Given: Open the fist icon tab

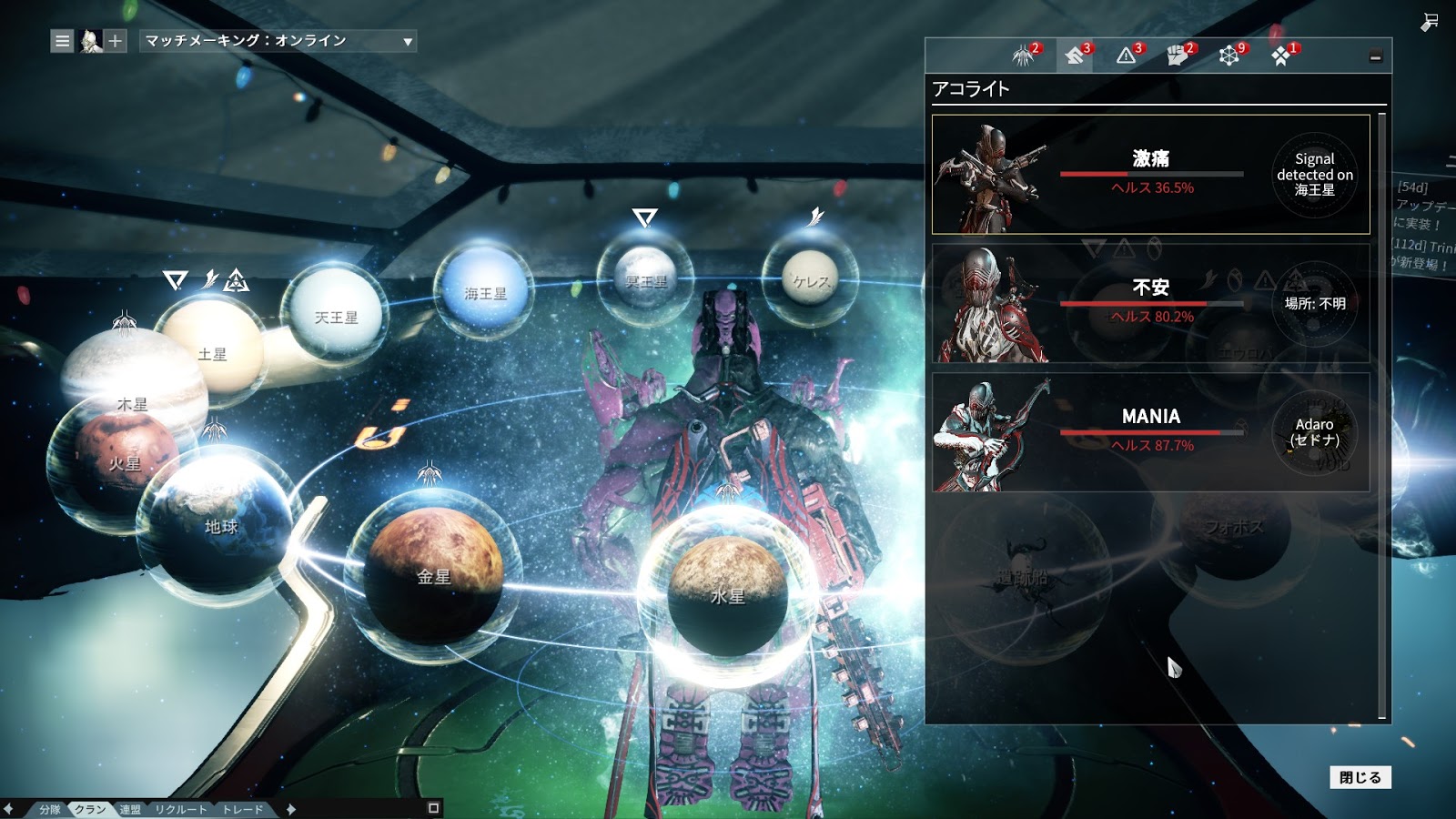Looking at the screenshot, I should pos(1178,56).
